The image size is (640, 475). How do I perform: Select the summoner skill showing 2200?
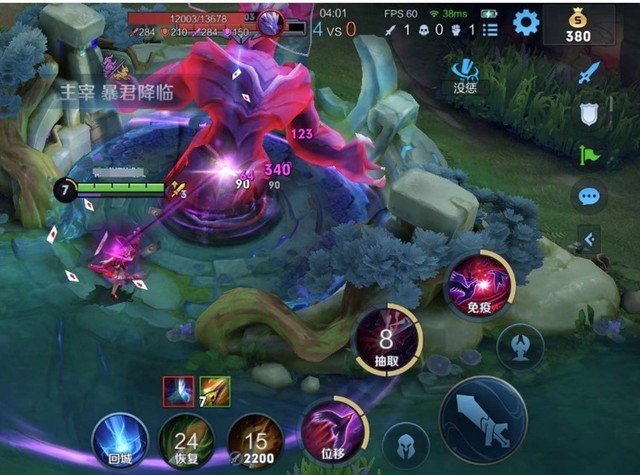[x=254, y=441]
